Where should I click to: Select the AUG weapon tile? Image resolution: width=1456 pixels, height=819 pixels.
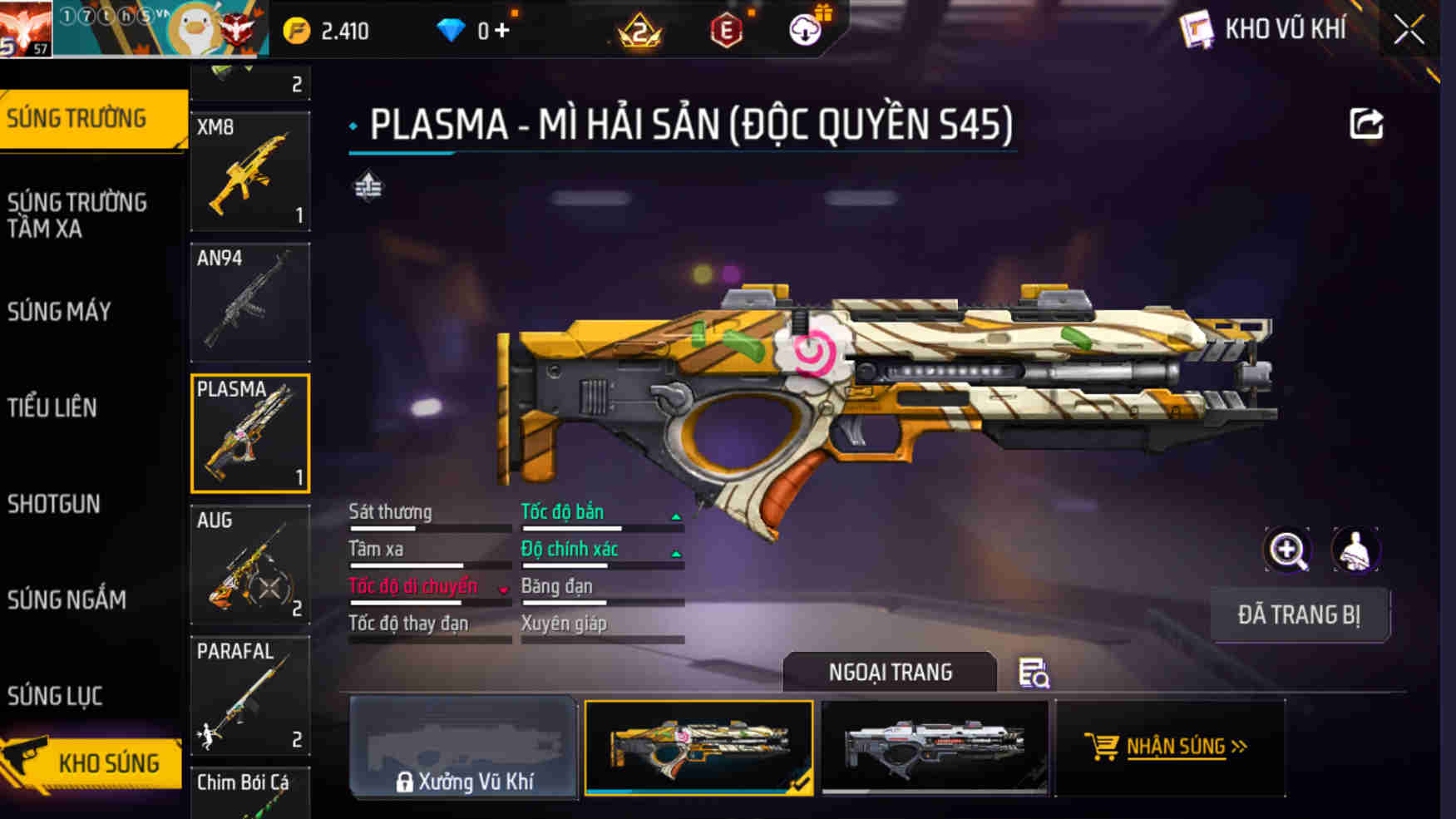click(x=250, y=565)
